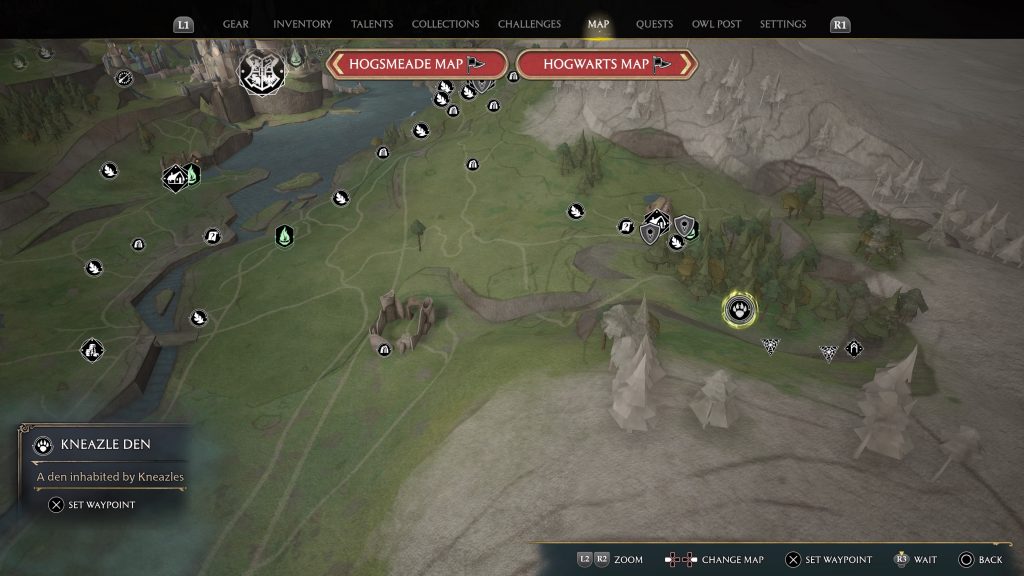This screenshot has width=1024, height=576.
Task: Open the Quests tab
Action: tap(654, 24)
